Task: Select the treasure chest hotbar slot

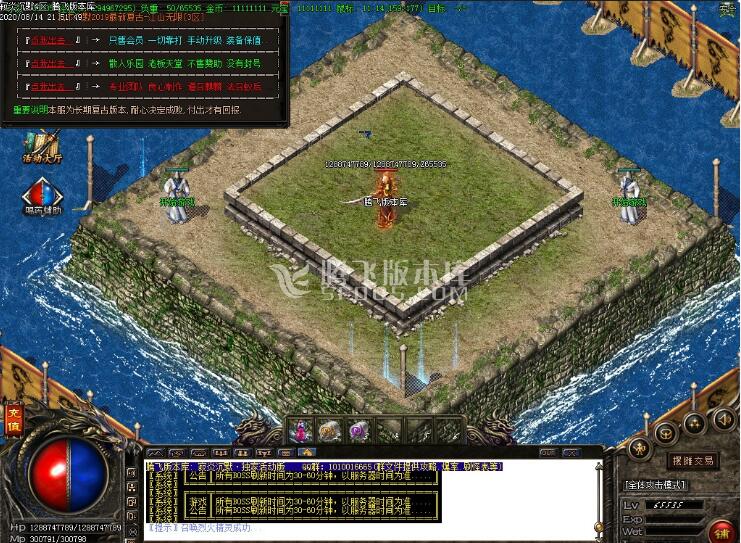Action: pyautogui.click(x=328, y=430)
